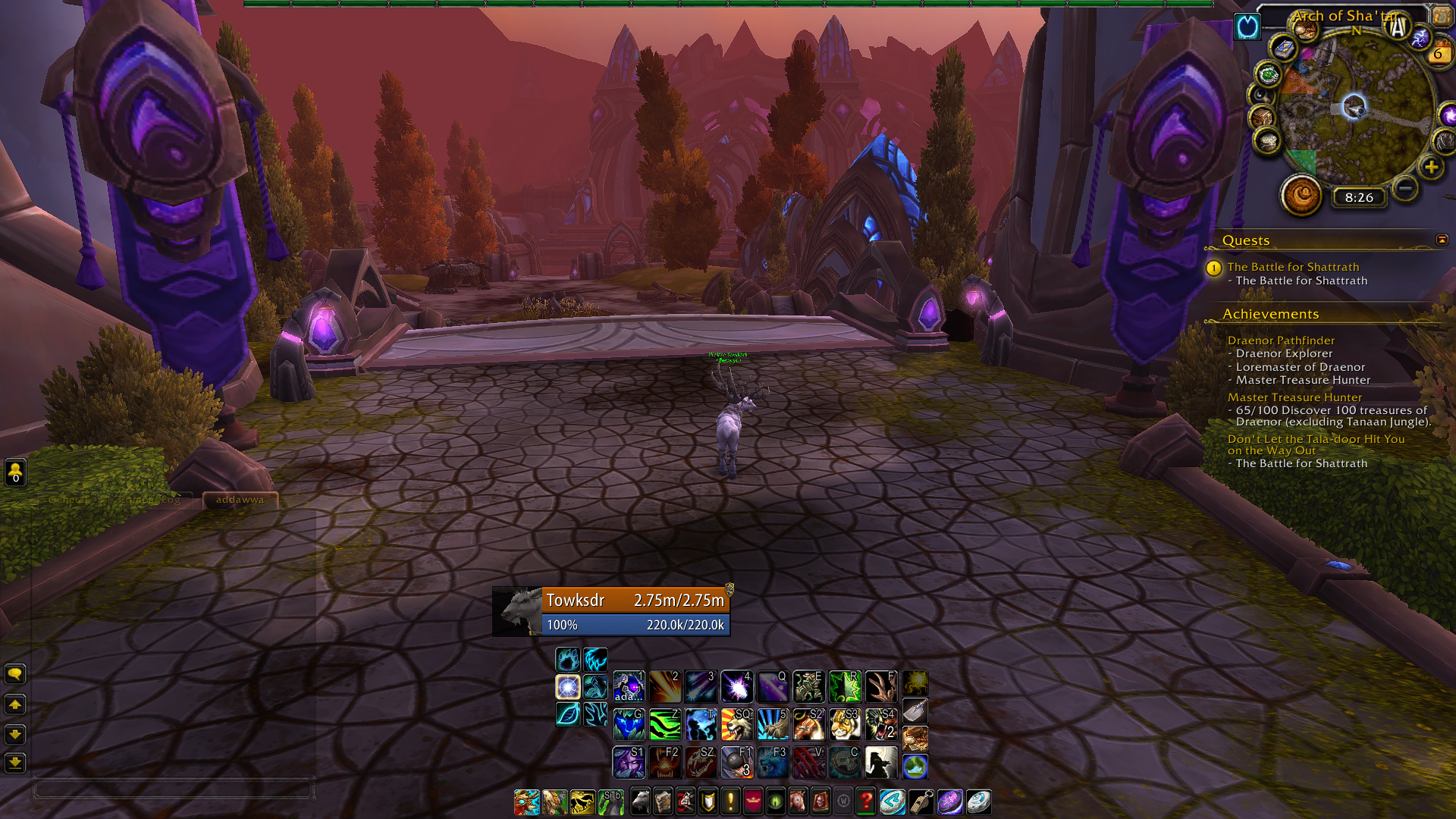This screenshot has height=819, width=1456.
Task: Switch to the addawwa chat tab
Action: coord(240,500)
